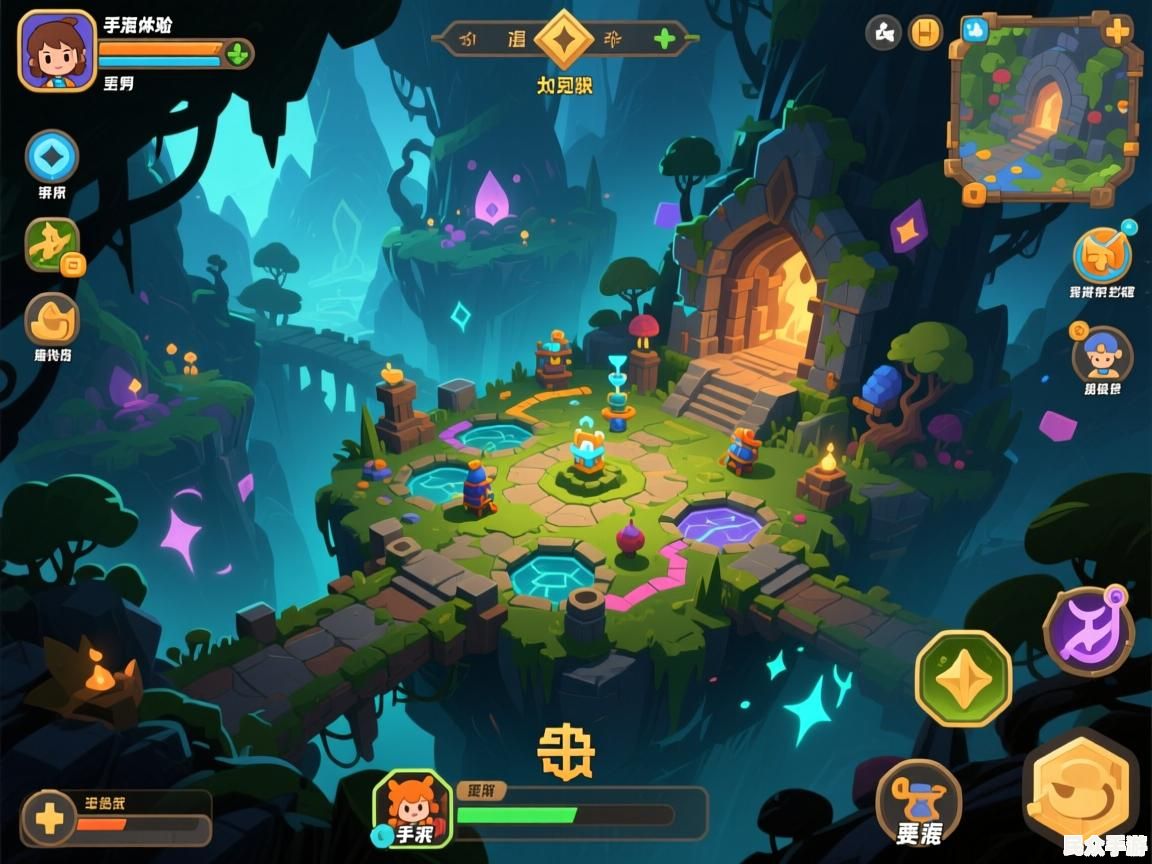Click the gold diamond emblem at top center
Screen dimensions: 1152x864
pyautogui.click(x=565, y=40)
